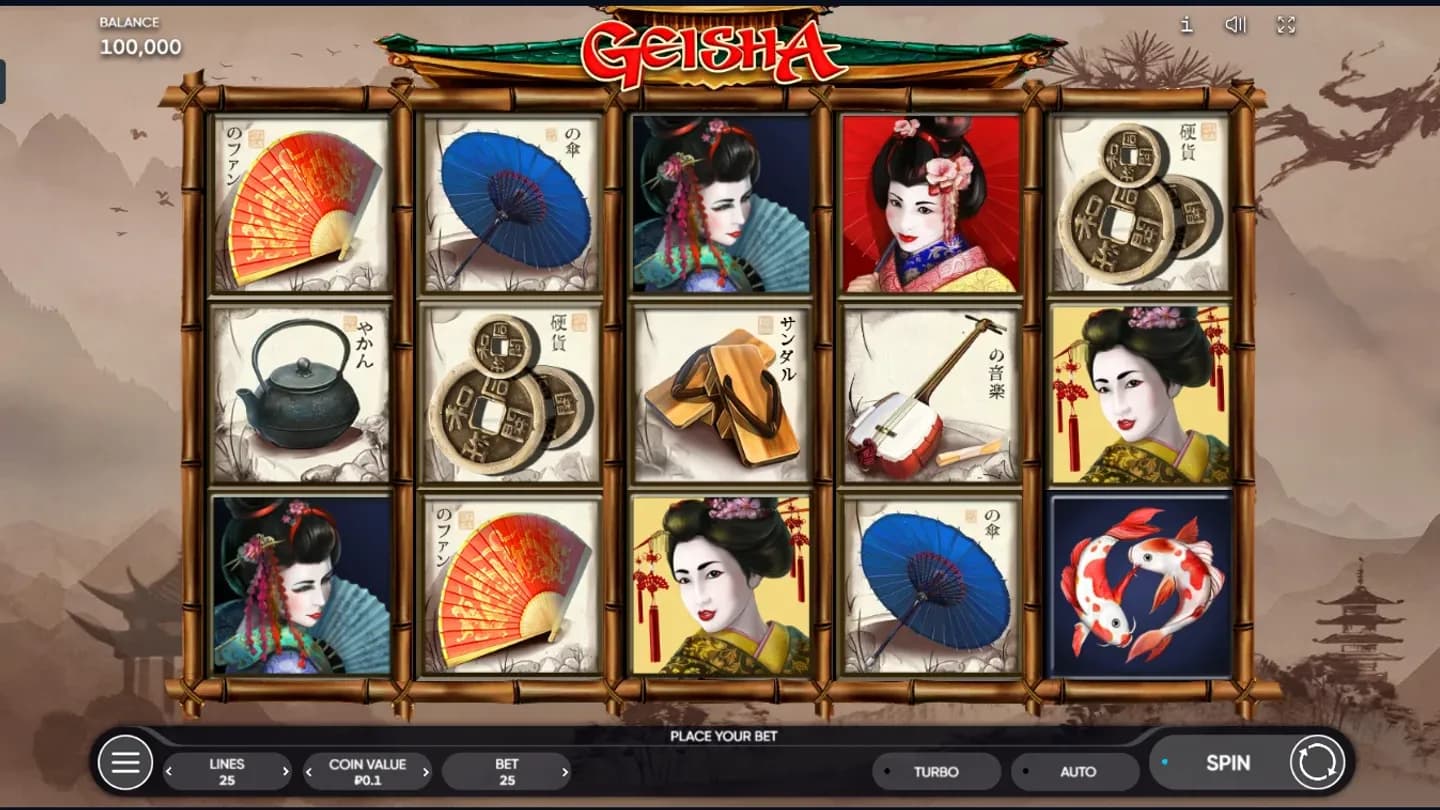Decrease the COIN VALUE
This screenshot has height=810, width=1440.
309,771
